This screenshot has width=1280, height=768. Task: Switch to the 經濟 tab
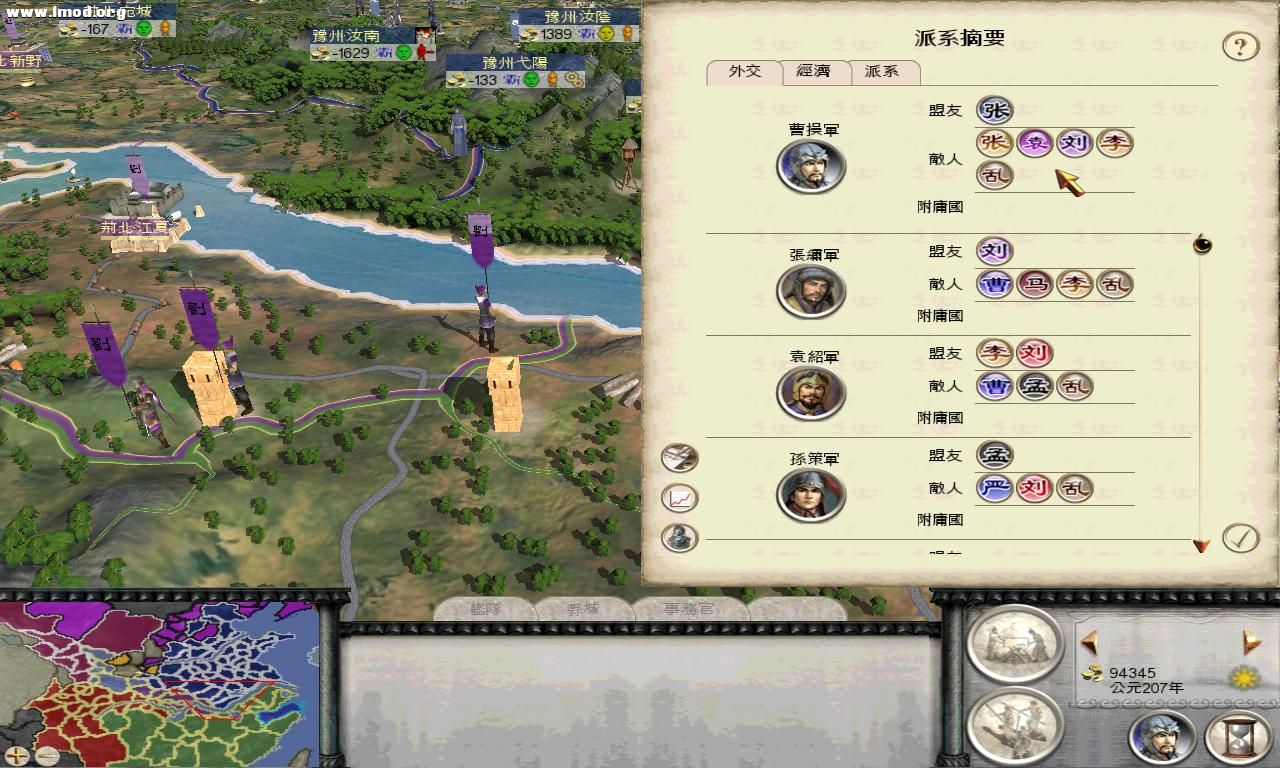point(815,72)
